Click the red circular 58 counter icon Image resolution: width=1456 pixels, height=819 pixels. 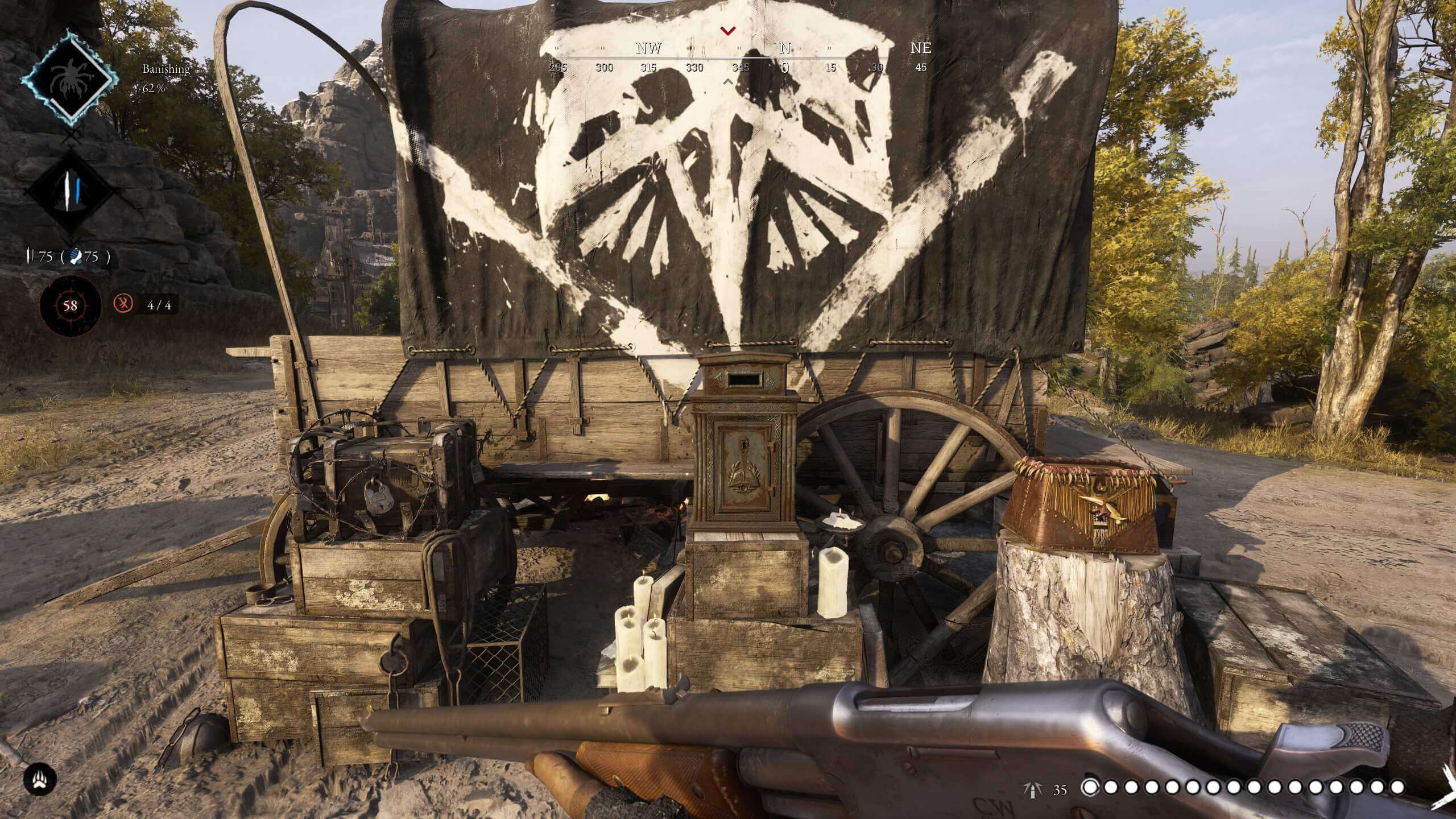click(70, 305)
